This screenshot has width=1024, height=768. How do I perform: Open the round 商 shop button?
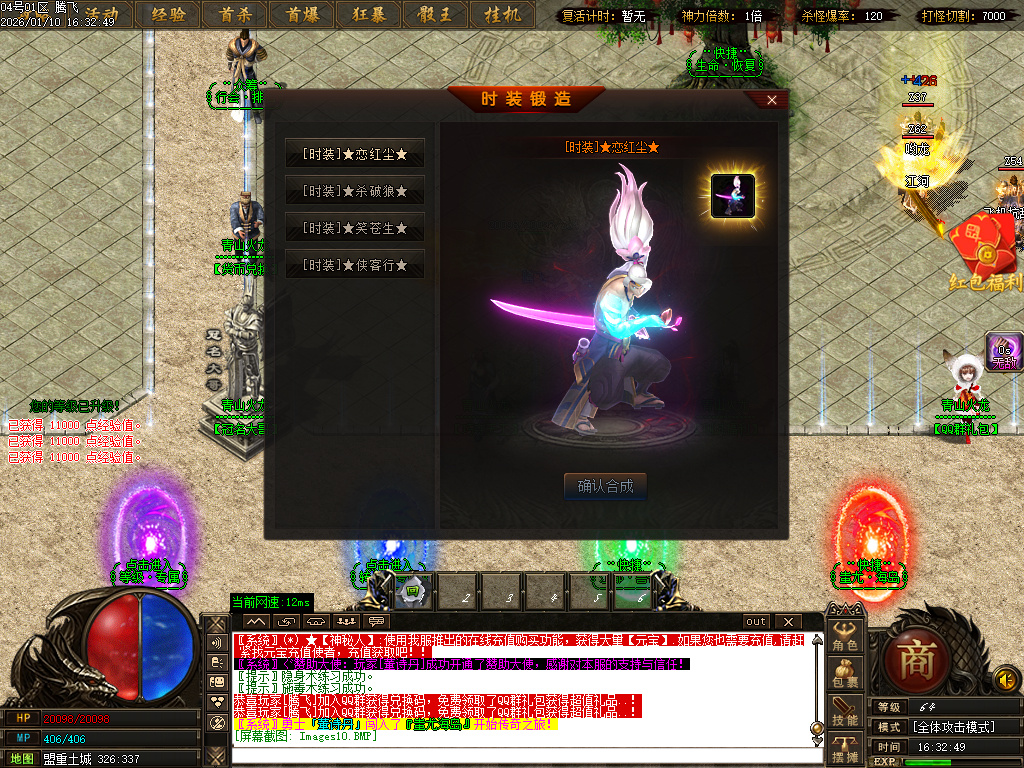[915, 659]
